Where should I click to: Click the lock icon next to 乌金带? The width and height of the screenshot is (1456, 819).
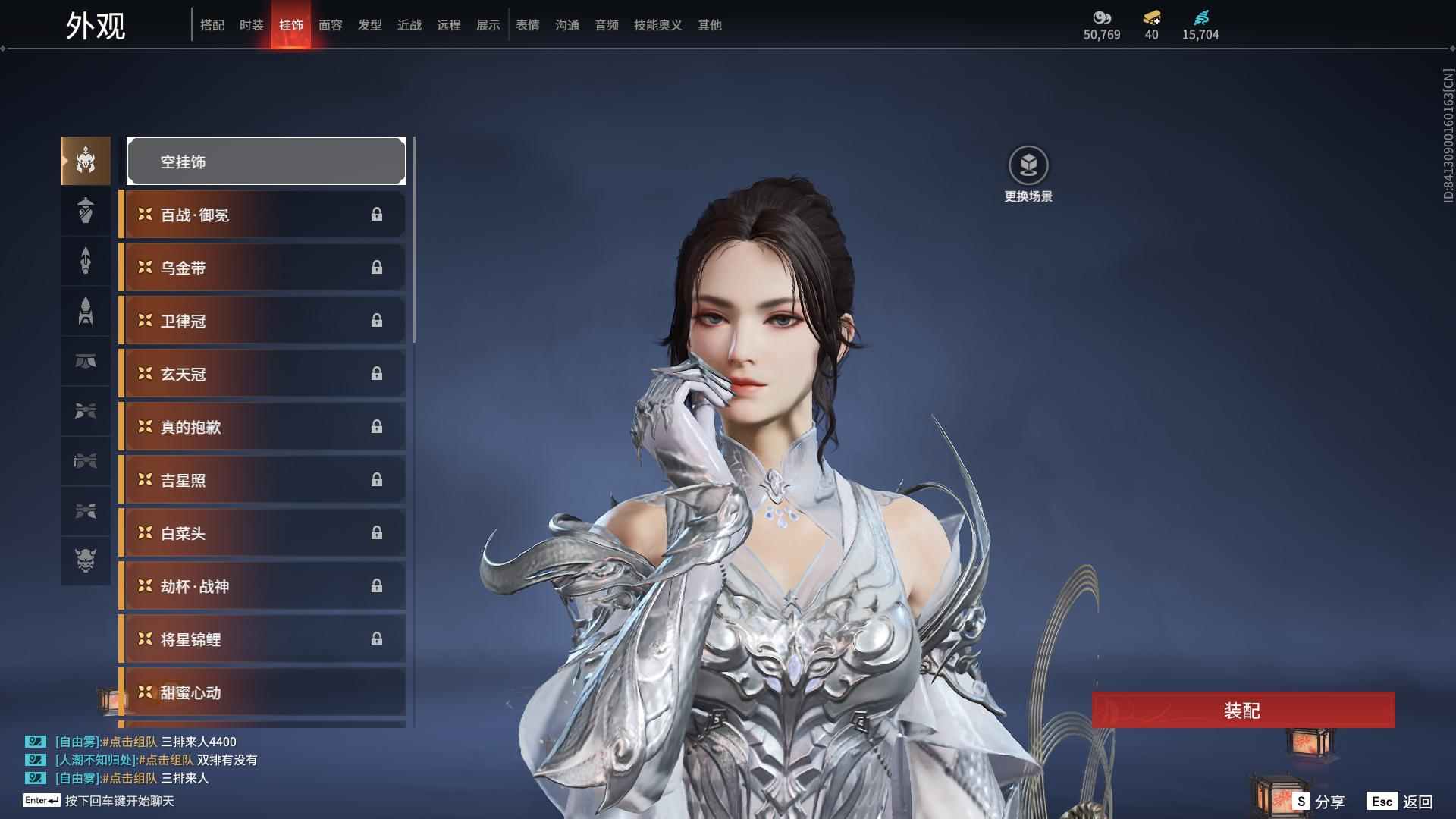tap(377, 267)
